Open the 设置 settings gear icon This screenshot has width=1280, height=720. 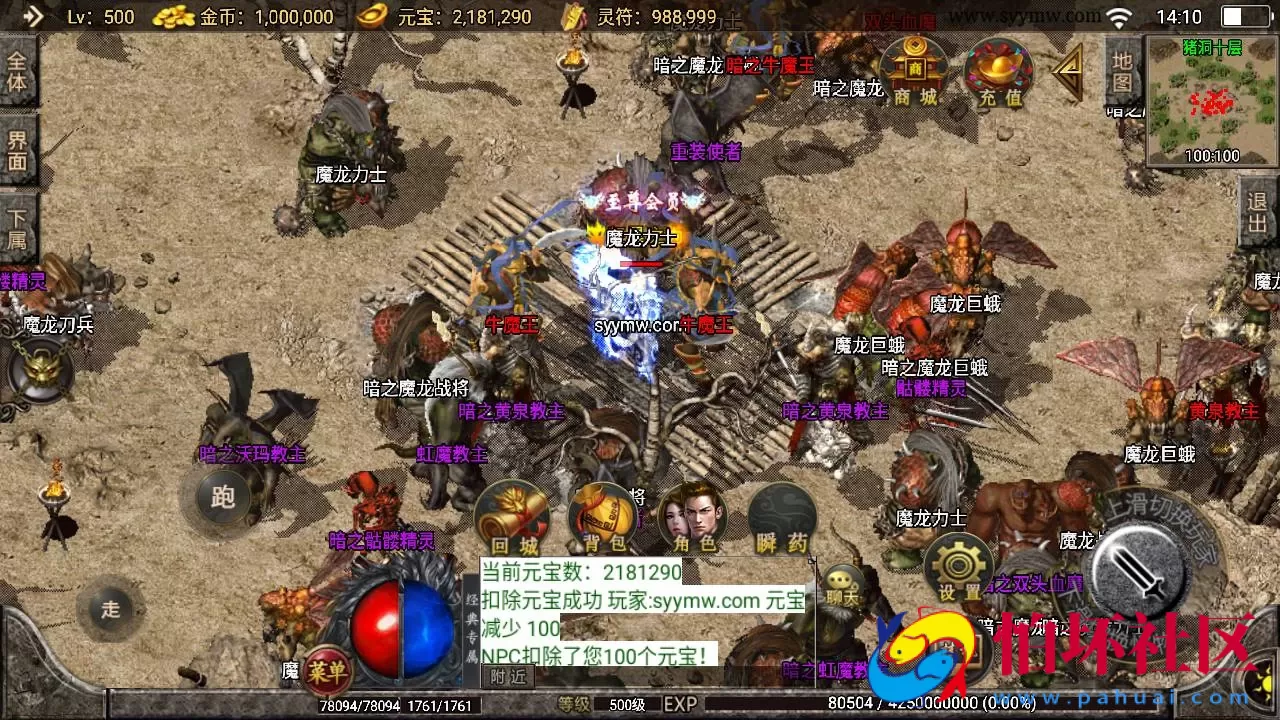(x=958, y=565)
